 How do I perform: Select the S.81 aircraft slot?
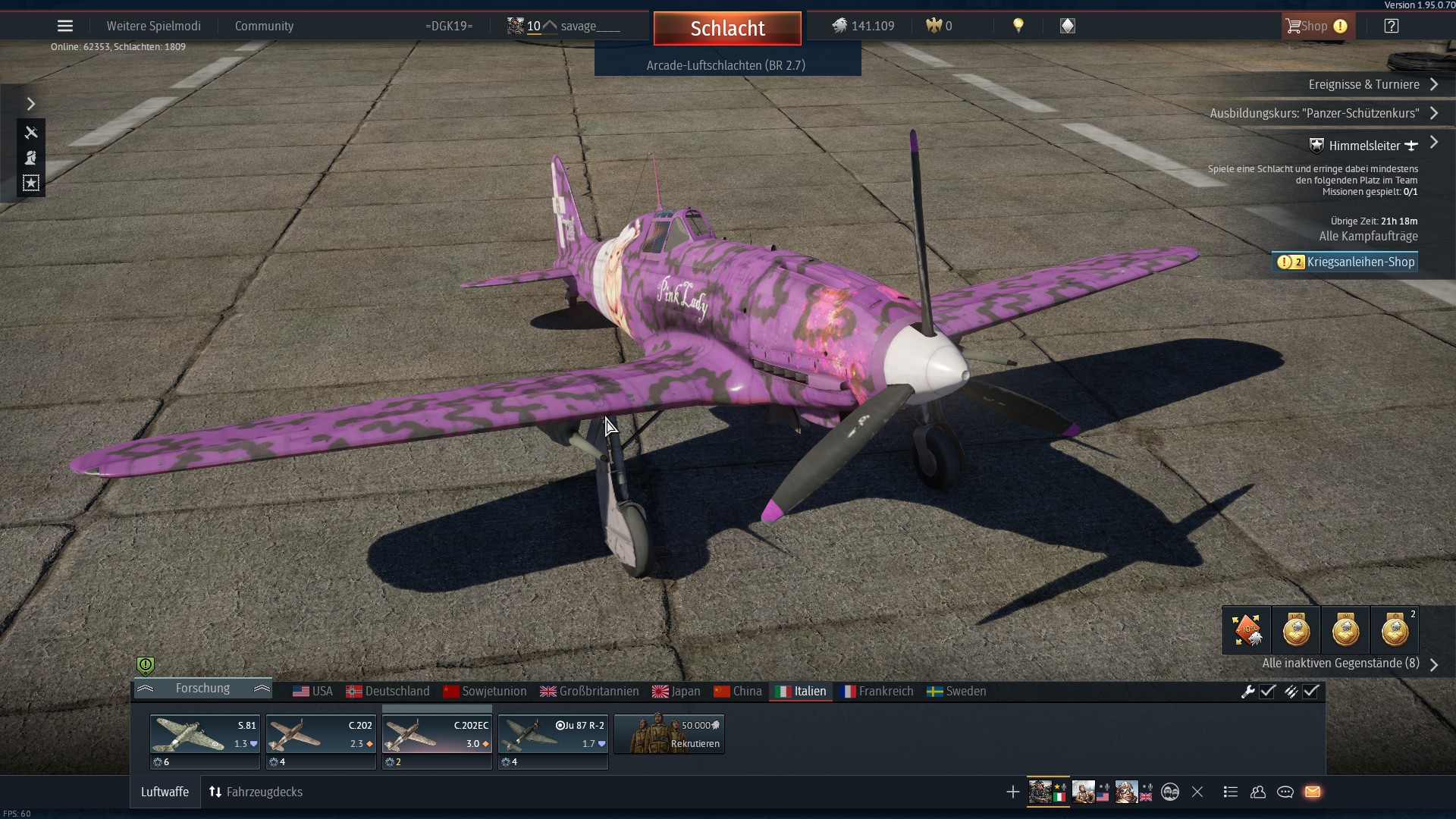tap(205, 734)
